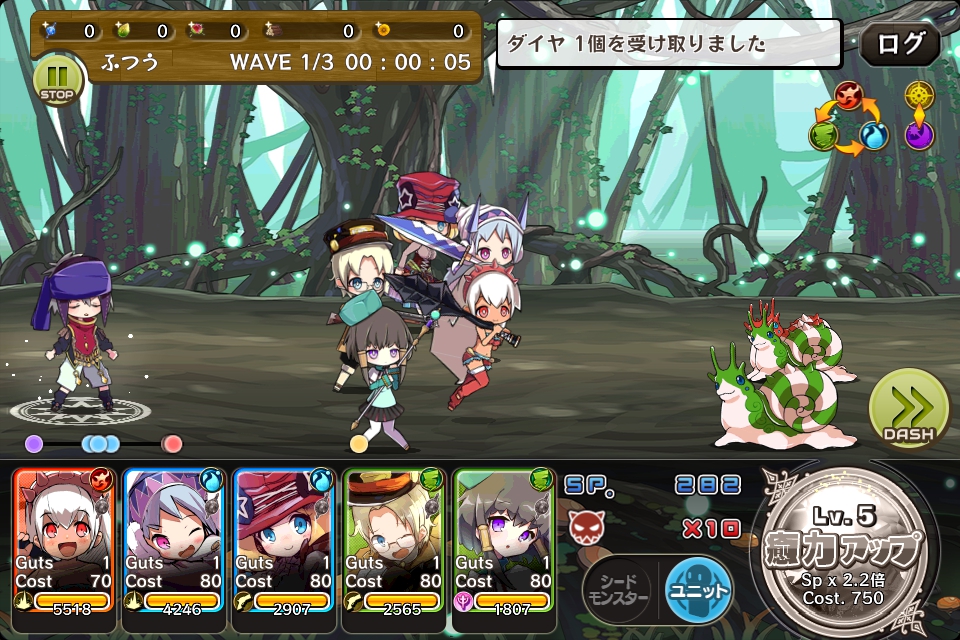The height and width of the screenshot is (640, 960).
Task: Click the ダイヤ received message box
Action: [669, 44]
